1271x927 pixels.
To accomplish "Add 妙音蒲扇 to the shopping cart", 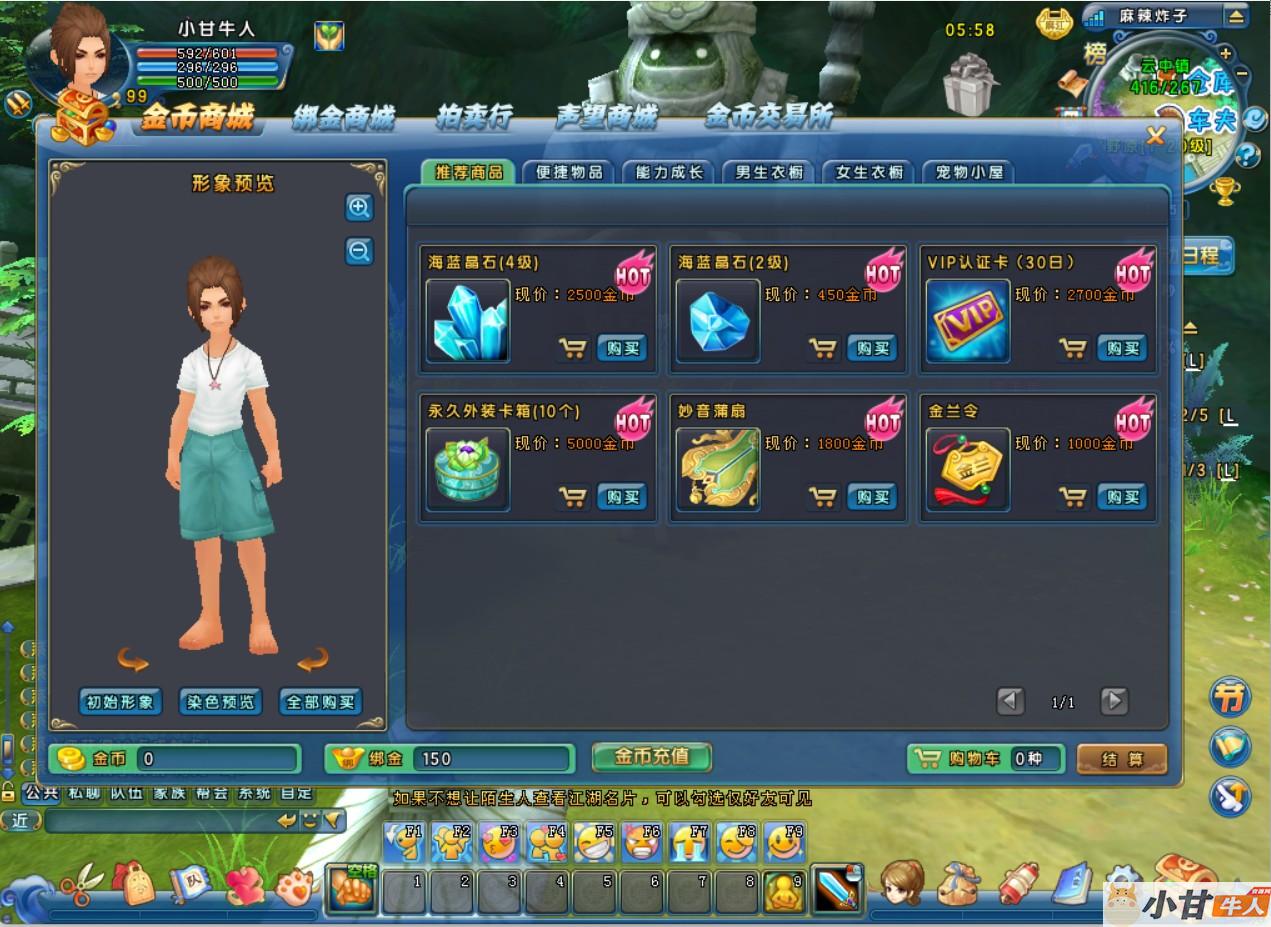I will (822, 497).
